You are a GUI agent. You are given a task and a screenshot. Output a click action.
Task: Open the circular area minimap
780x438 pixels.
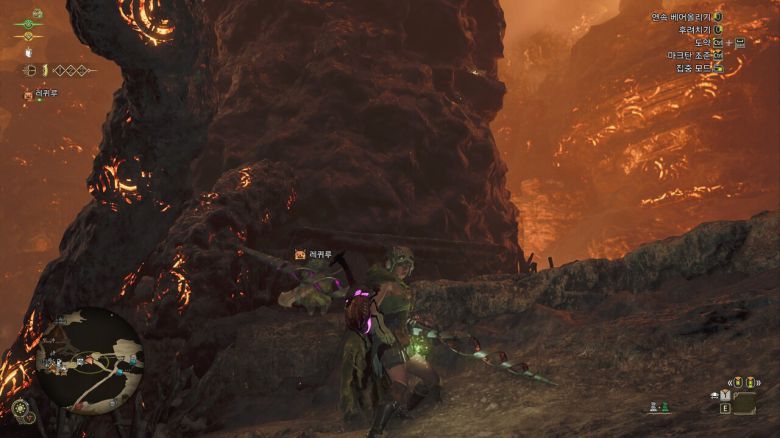pos(89,357)
